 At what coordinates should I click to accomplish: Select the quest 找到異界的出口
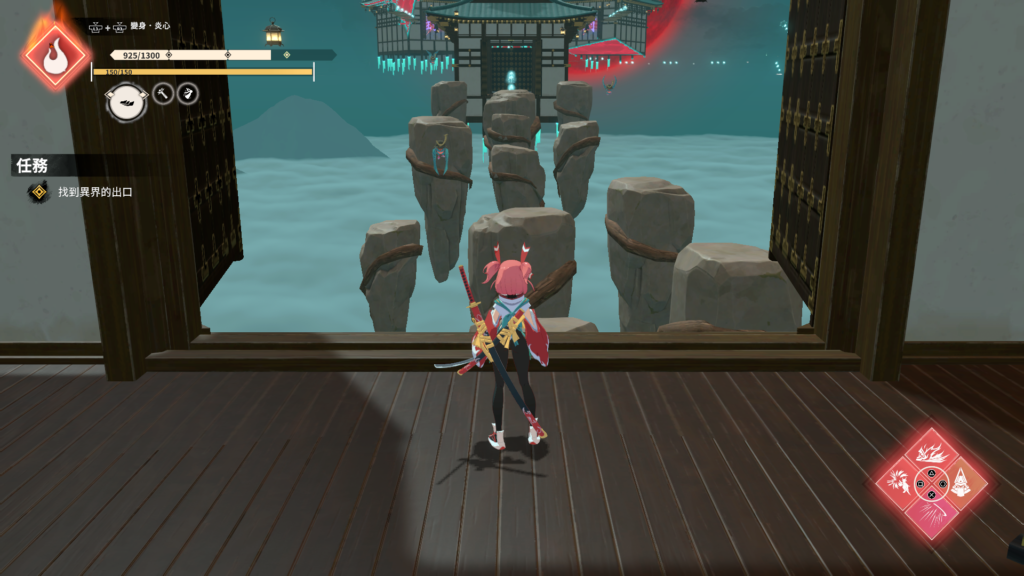click(95, 192)
